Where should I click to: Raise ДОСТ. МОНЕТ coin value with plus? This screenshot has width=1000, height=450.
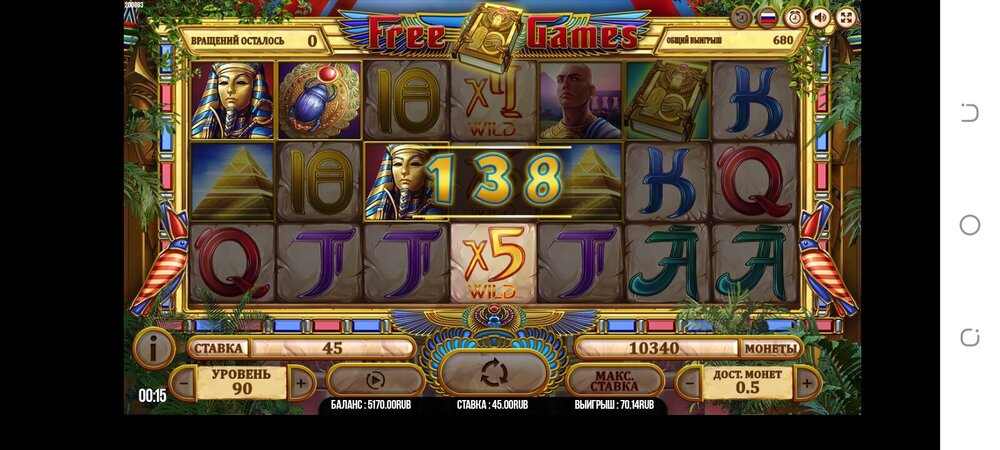pos(808,381)
